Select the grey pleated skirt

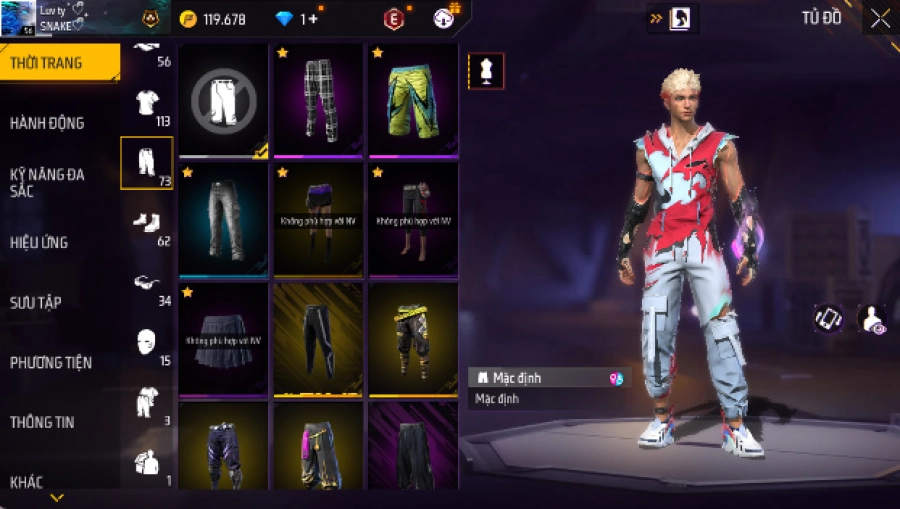[224, 338]
